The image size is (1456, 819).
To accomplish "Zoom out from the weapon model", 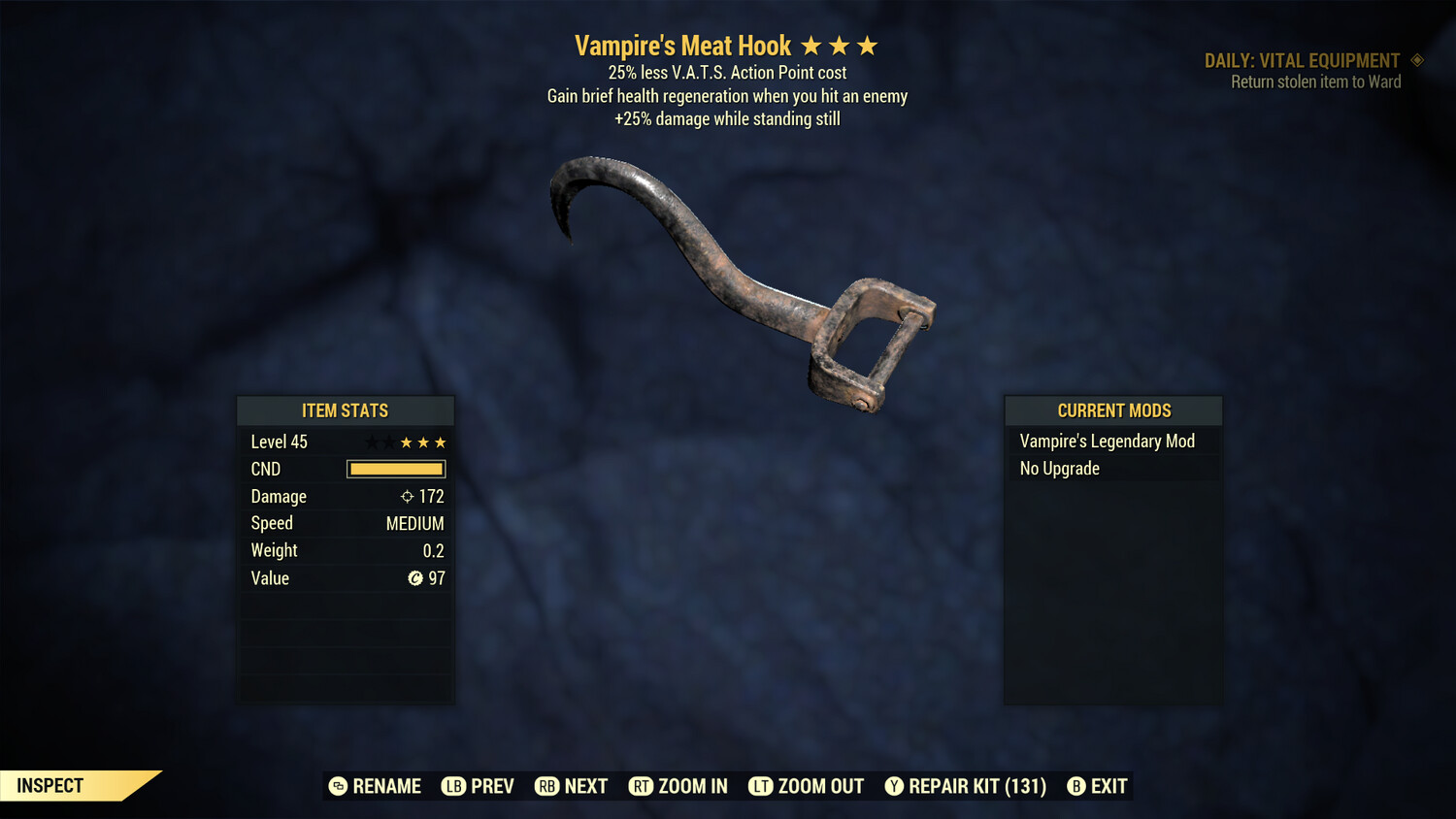I will [x=806, y=786].
